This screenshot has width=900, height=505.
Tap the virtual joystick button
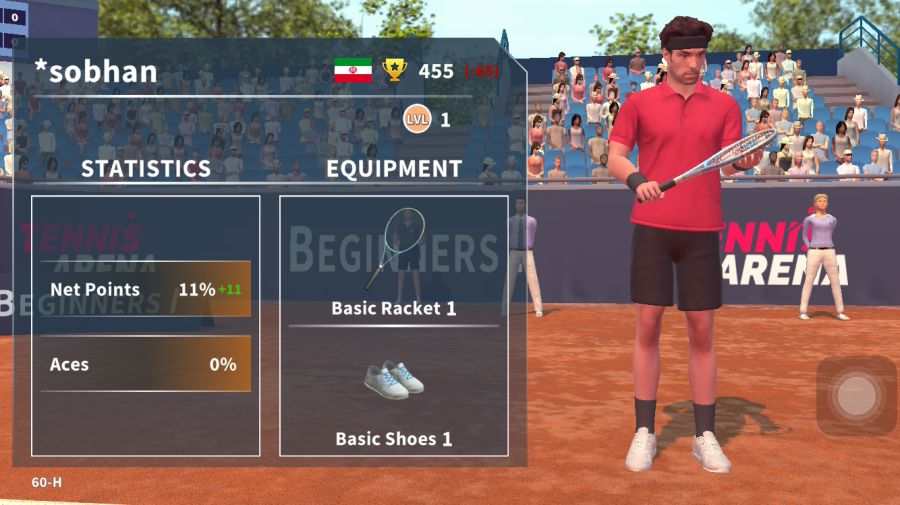(x=856, y=396)
